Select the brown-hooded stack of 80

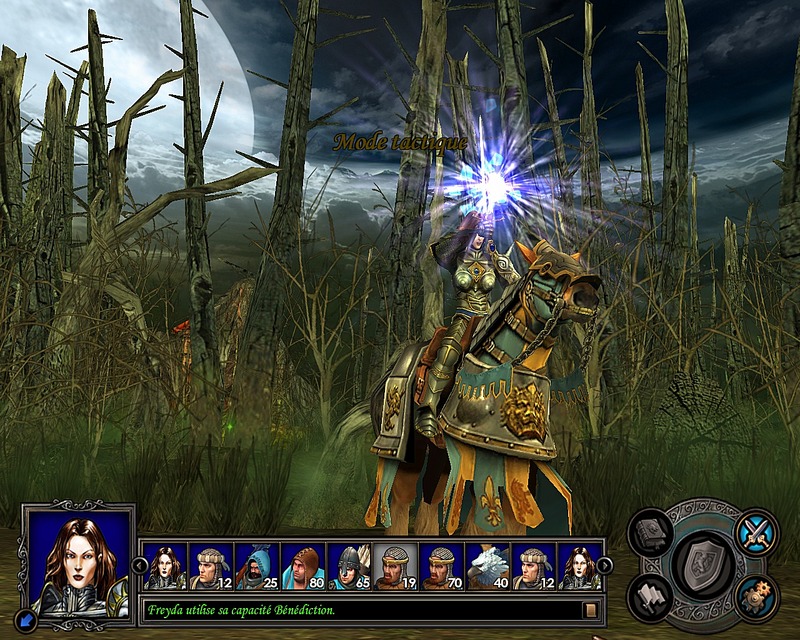click(303, 566)
